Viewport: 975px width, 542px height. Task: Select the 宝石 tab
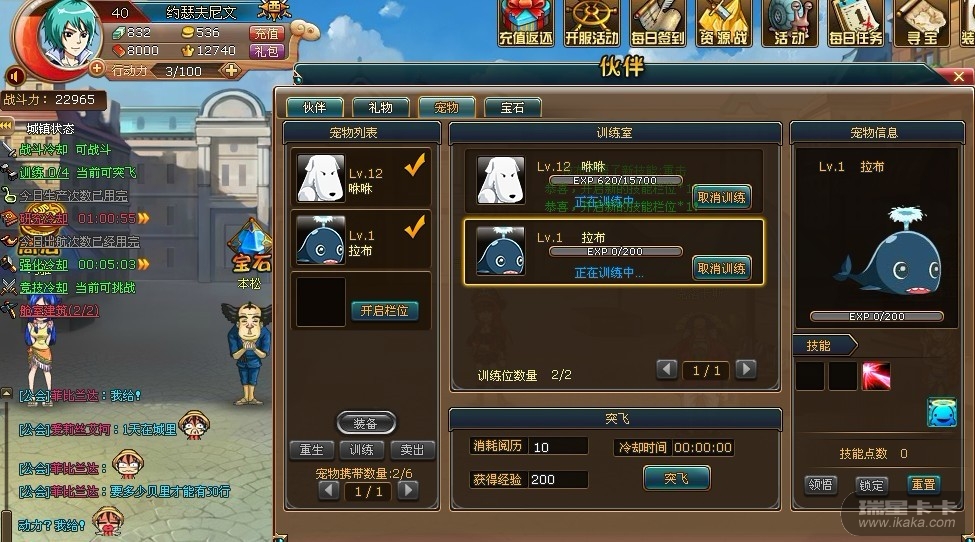(x=512, y=108)
